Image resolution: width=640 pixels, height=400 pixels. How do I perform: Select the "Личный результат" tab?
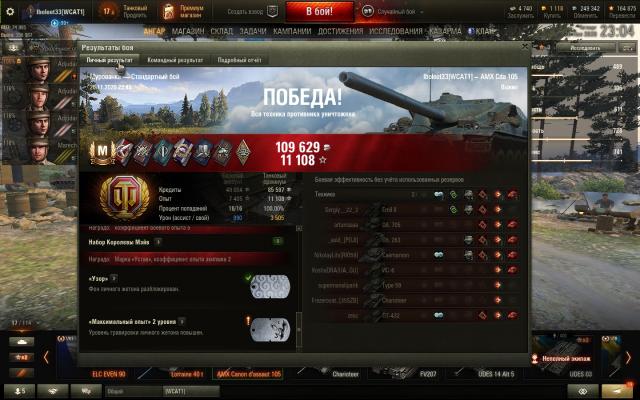tap(109, 60)
